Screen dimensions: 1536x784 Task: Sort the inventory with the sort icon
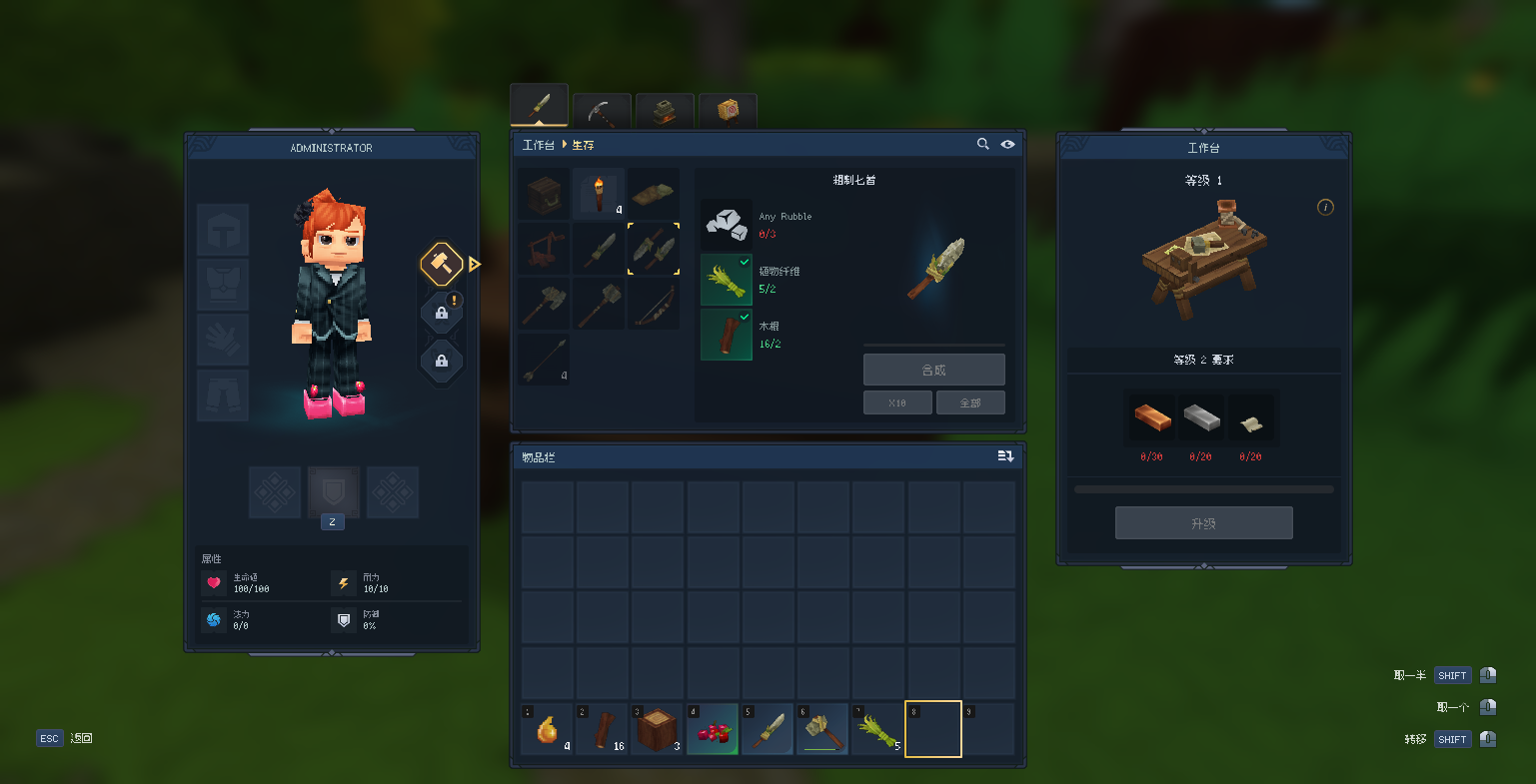click(1005, 456)
